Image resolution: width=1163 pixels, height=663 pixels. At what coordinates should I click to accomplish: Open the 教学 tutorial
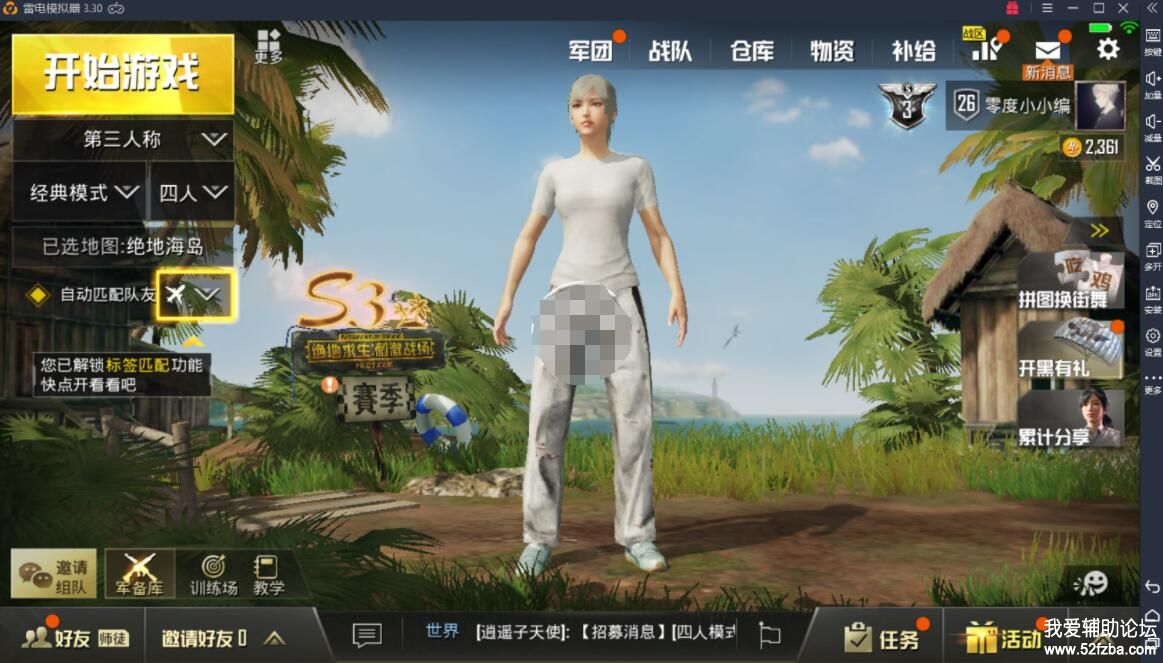tap(268, 575)
